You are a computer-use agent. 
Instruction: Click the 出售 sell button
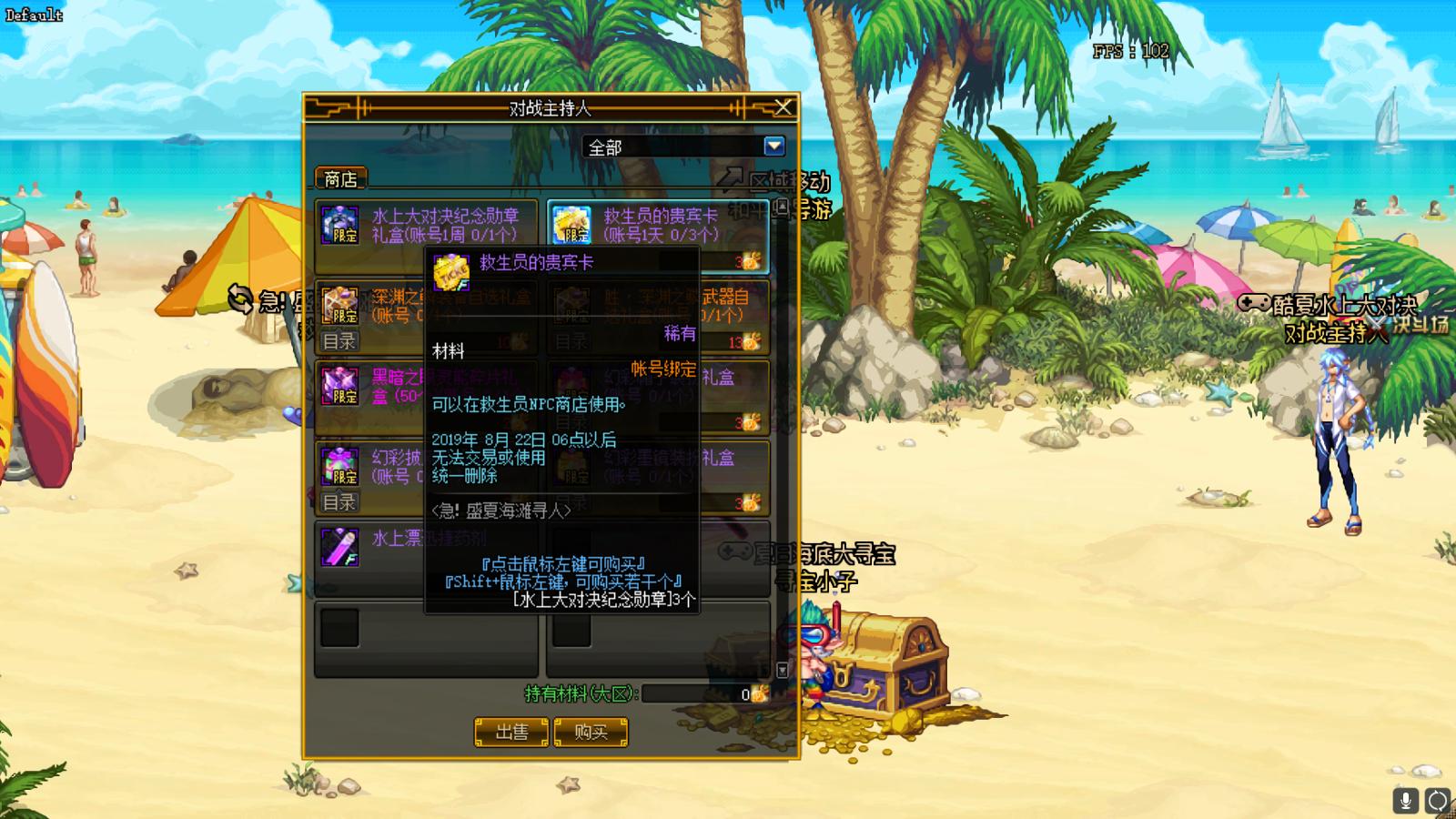pos(511,732)
